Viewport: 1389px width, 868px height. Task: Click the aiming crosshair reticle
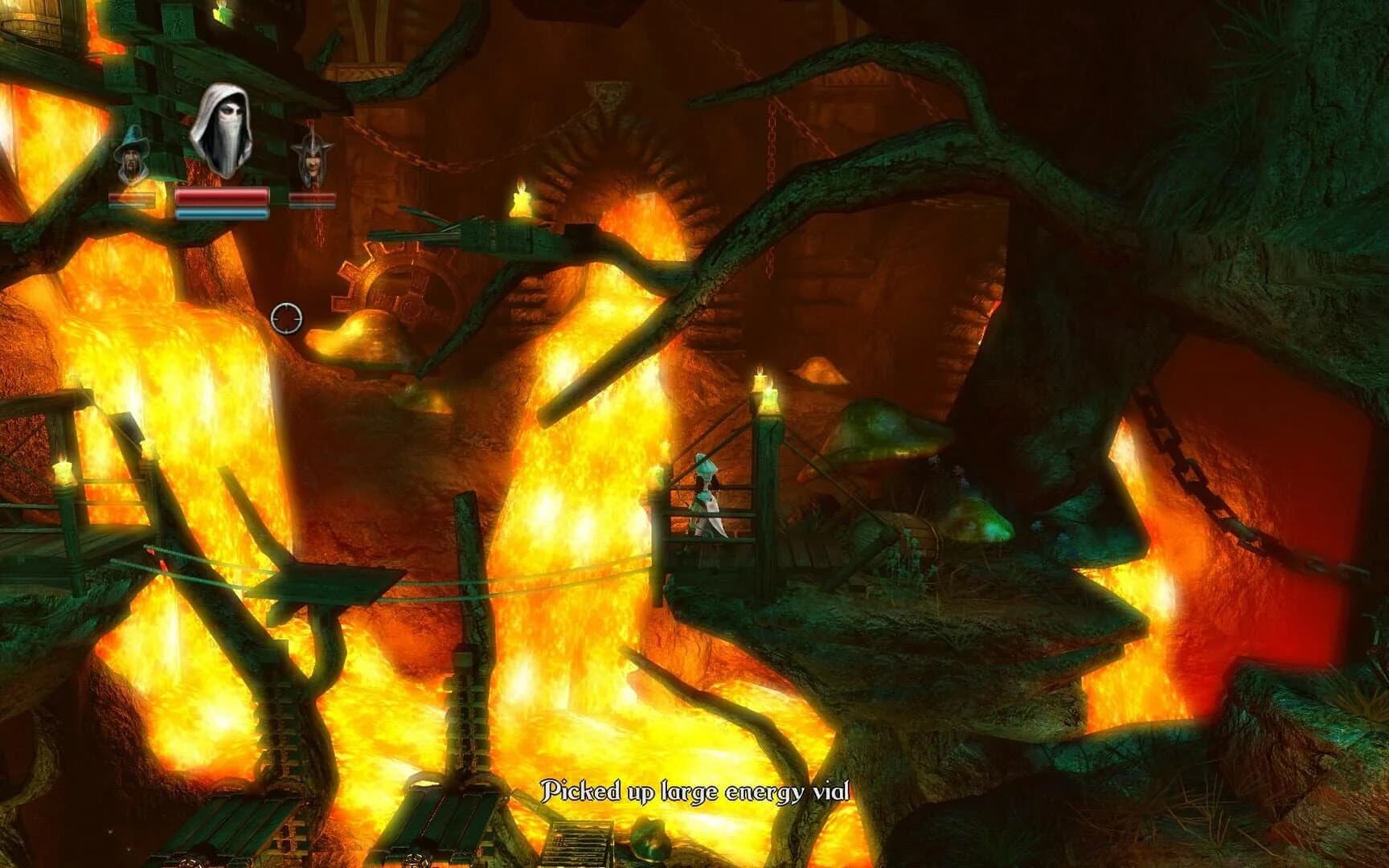coord(287,318)
